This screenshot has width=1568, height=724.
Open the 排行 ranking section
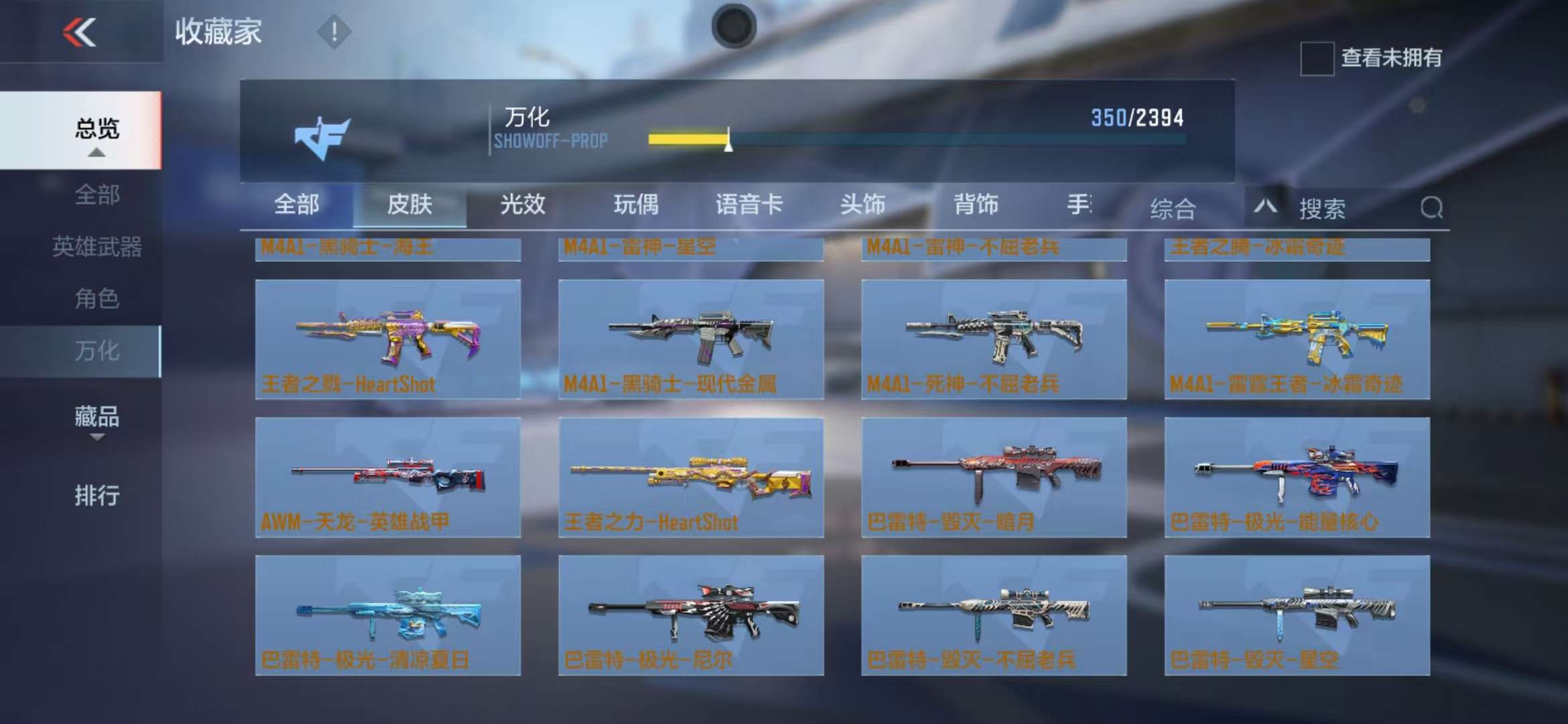point(96,496)
